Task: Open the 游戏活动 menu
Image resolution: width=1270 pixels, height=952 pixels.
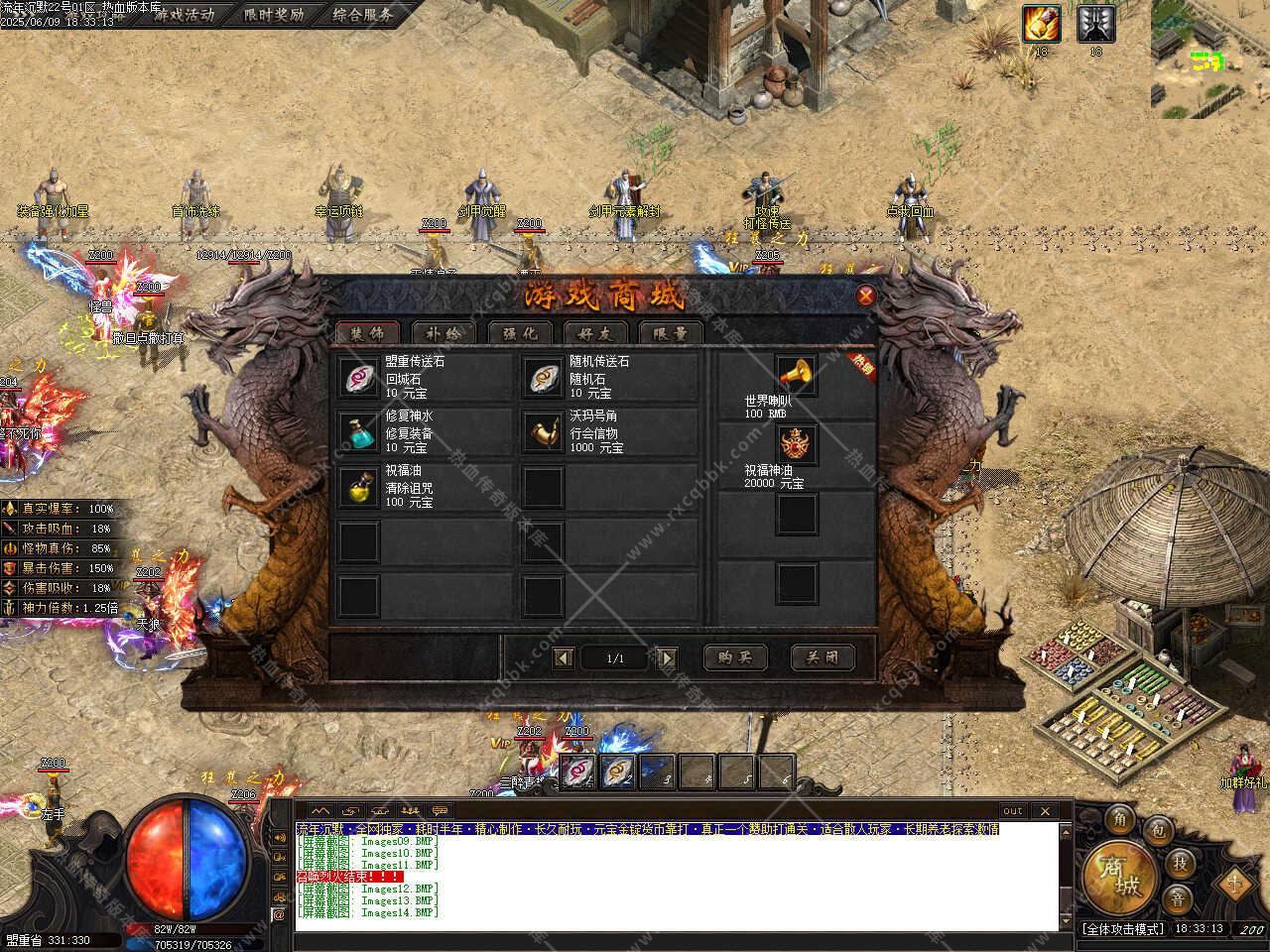Action: (x=183, y=14)
